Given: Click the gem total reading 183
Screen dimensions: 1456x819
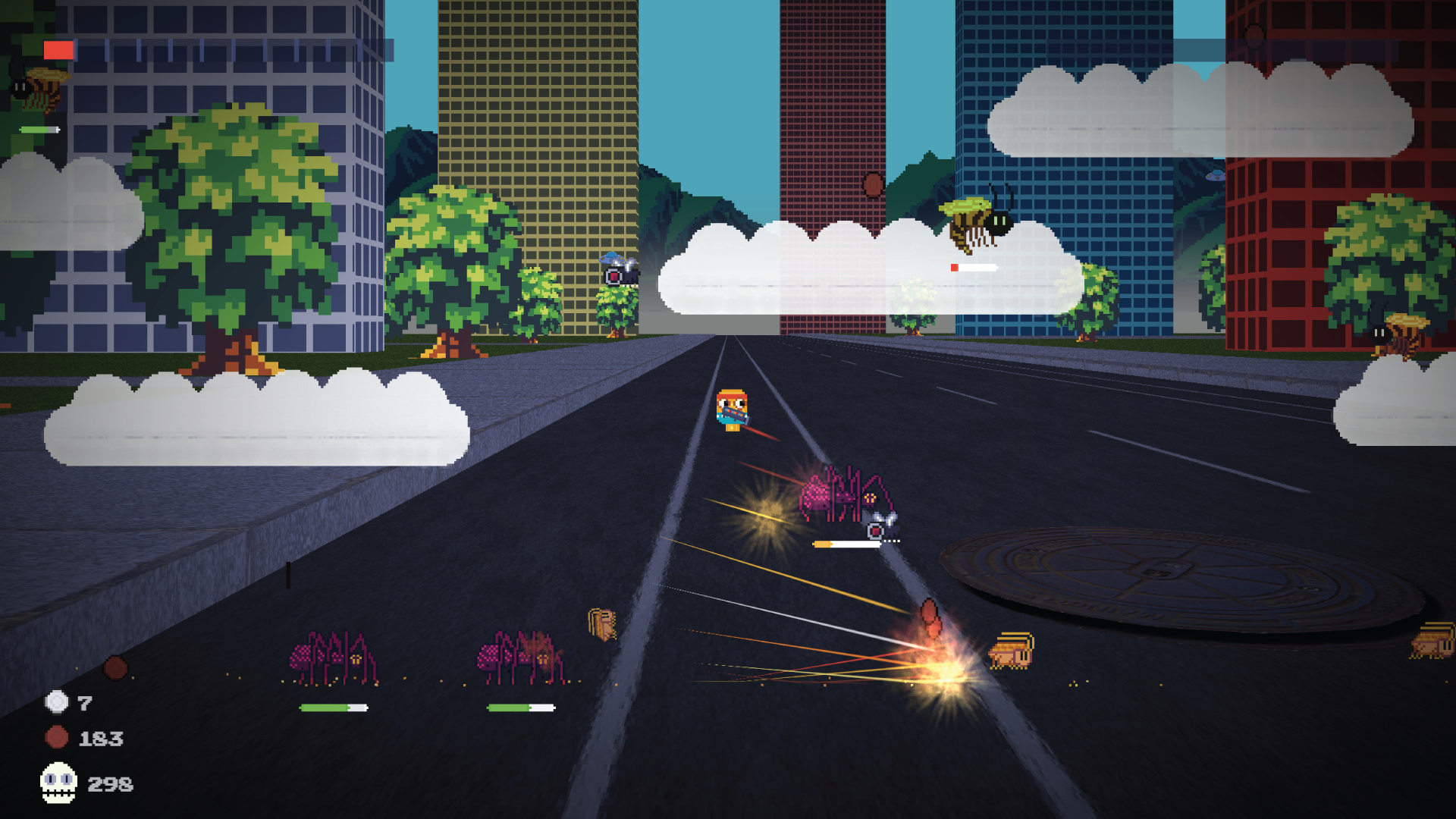Looking at the screenshot, I should pos(101,736).
